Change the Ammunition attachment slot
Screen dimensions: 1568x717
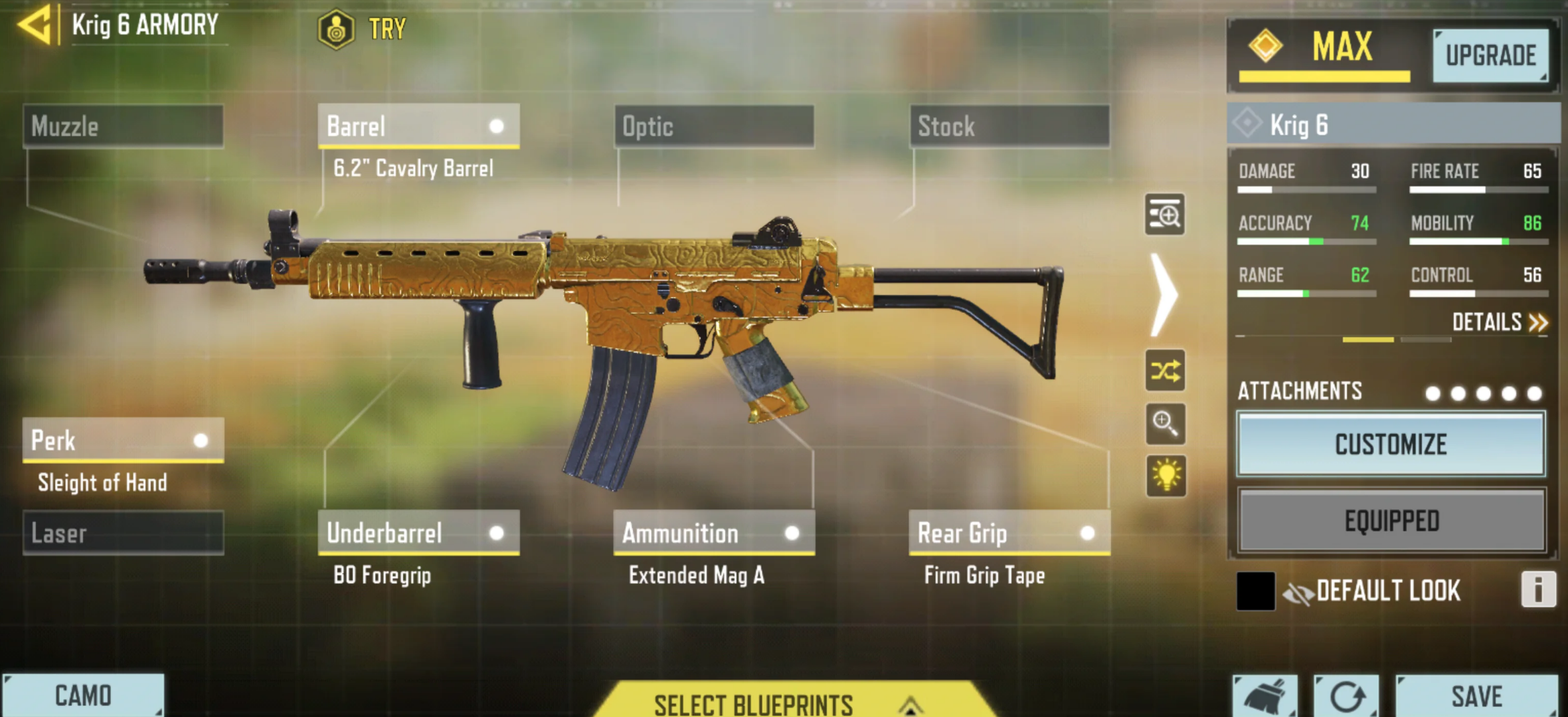point(714,533)
